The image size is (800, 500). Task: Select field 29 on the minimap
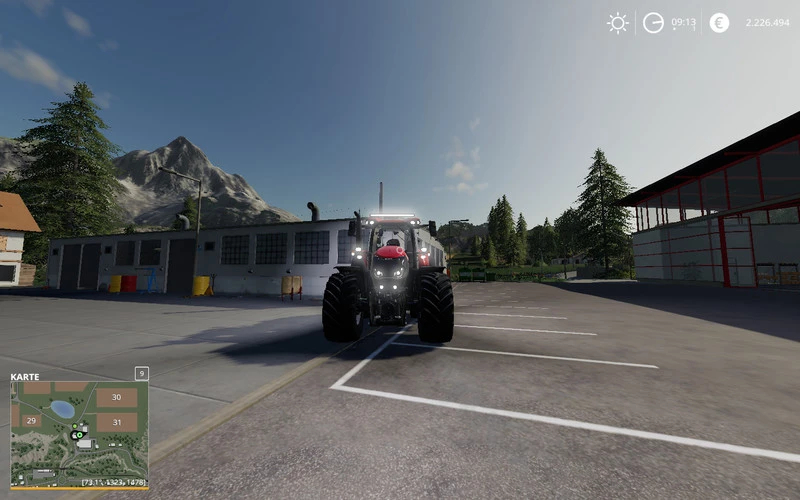click(31, 421)
